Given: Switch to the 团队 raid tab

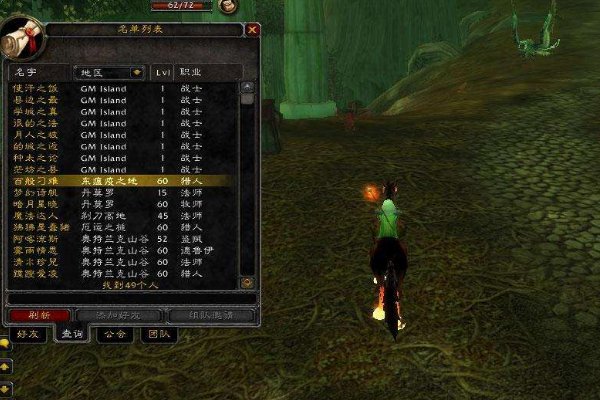Looking at the screenshot, I should pyautogui.click(x=158, y=334).
